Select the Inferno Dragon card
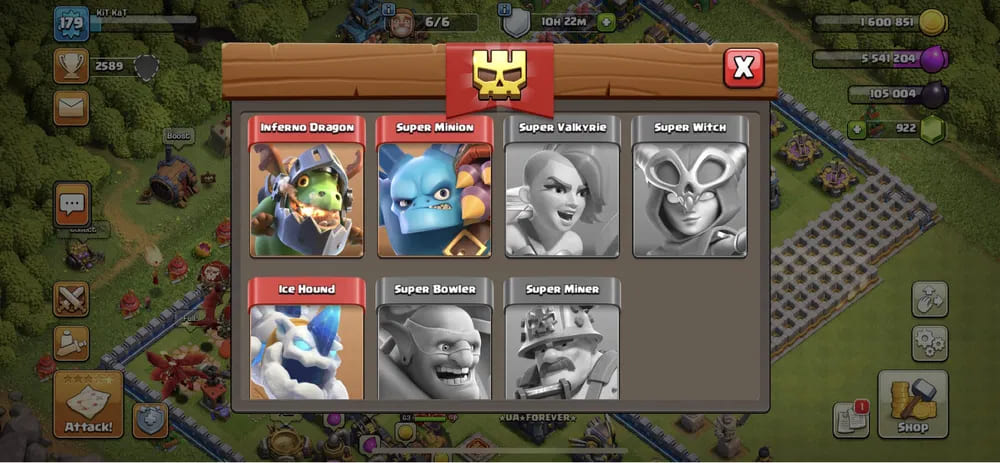Viewport: 1000px width, 463px height. (306, 187)
